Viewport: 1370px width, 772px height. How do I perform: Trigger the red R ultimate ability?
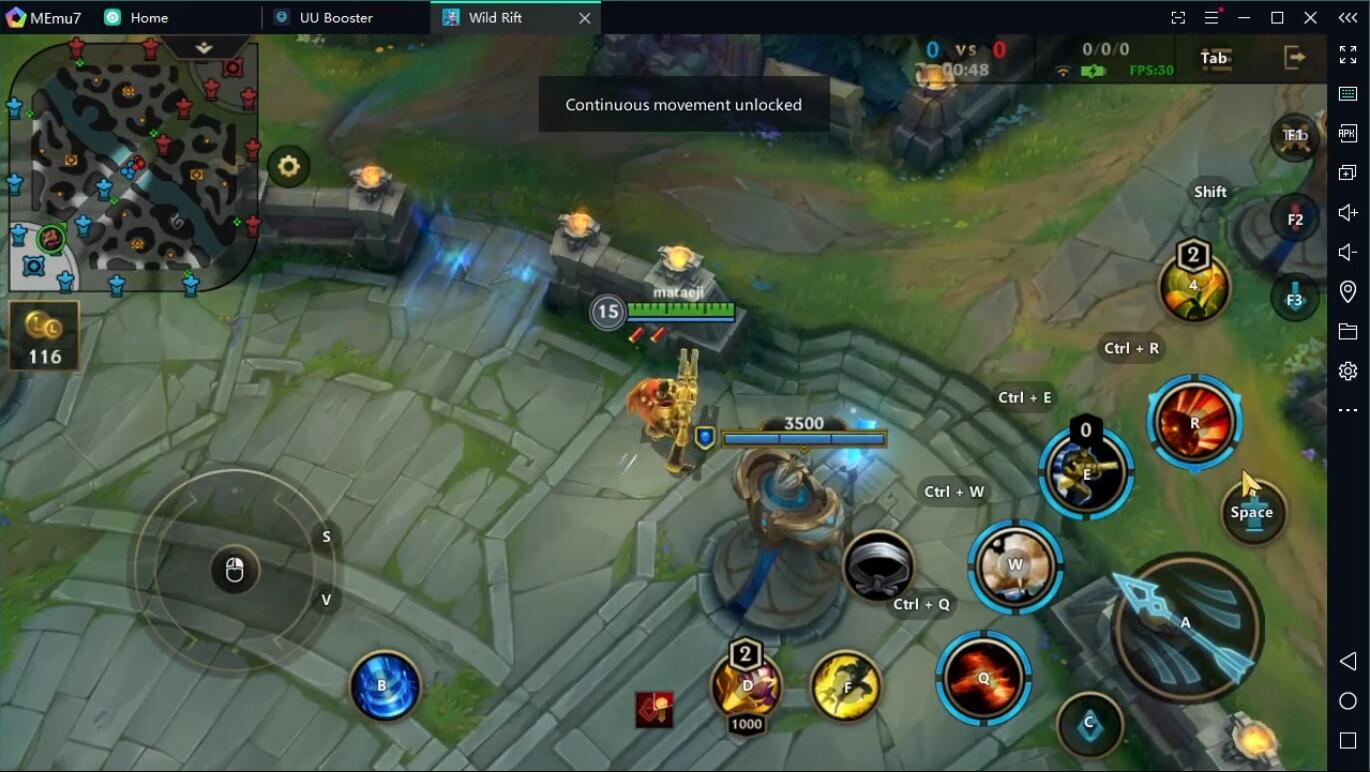click(1194, 423)
